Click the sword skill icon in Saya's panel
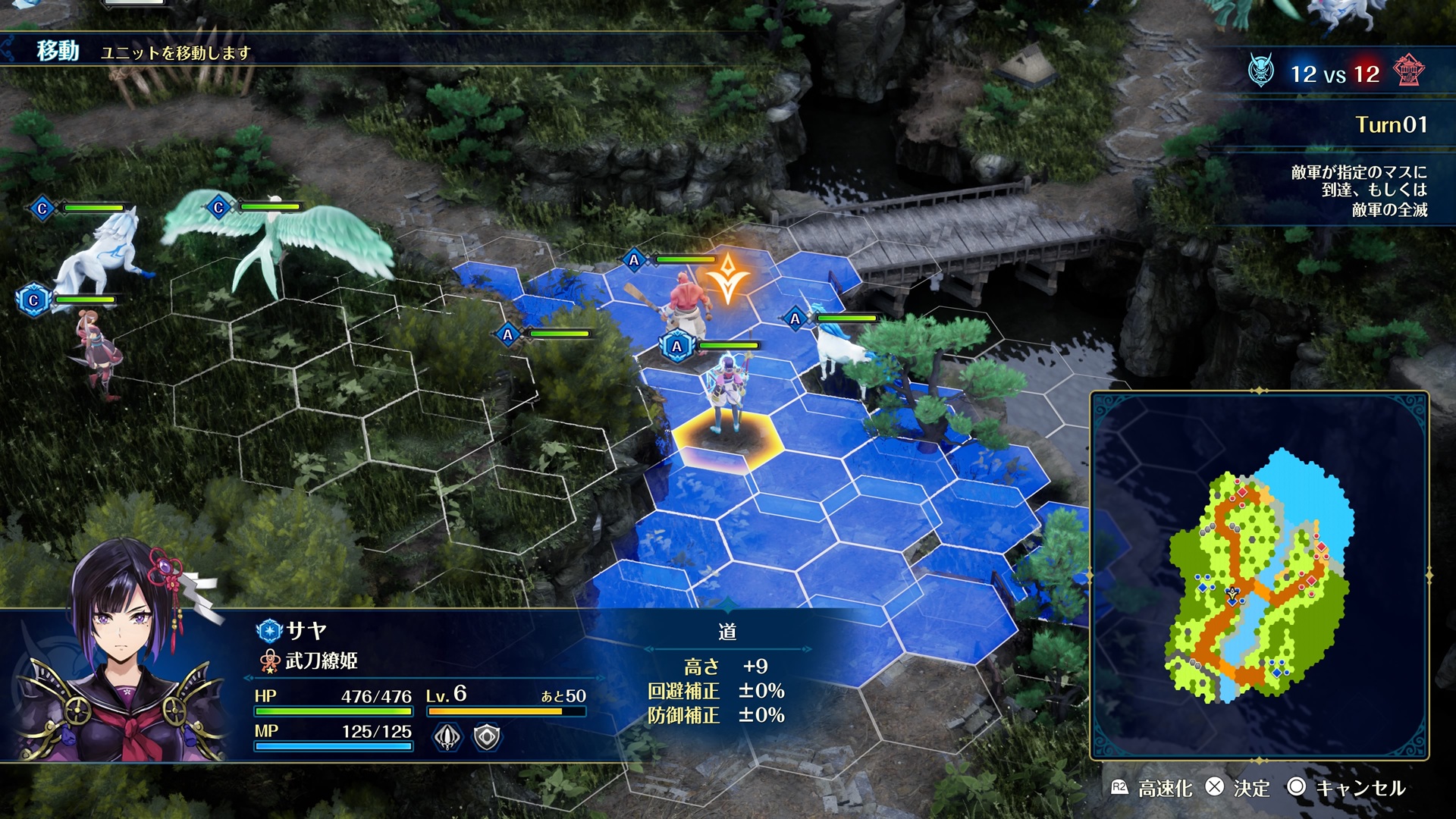The image size is (1456, 819). [x=447, y=736]
